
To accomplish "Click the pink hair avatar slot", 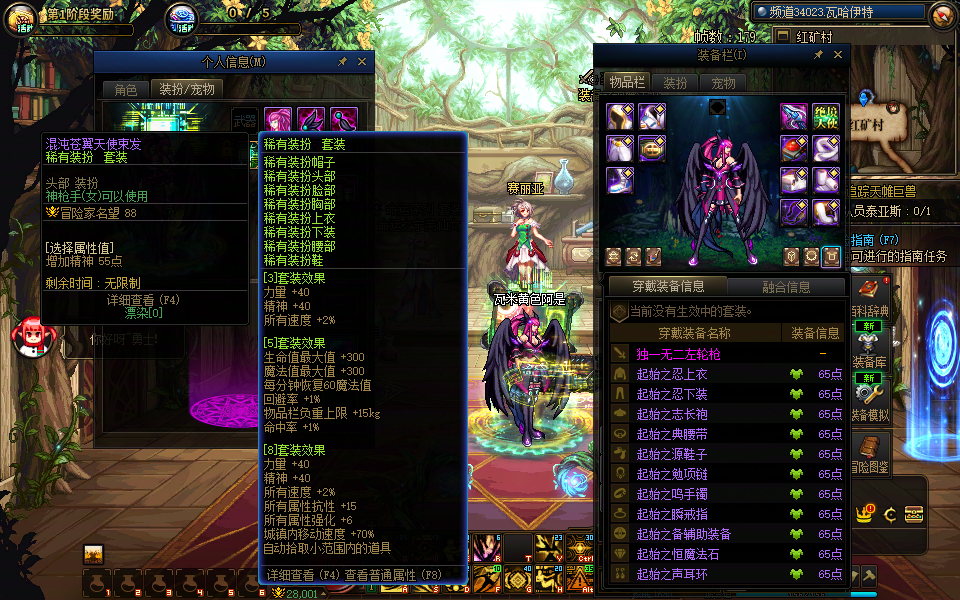I will tap(277, 121).
